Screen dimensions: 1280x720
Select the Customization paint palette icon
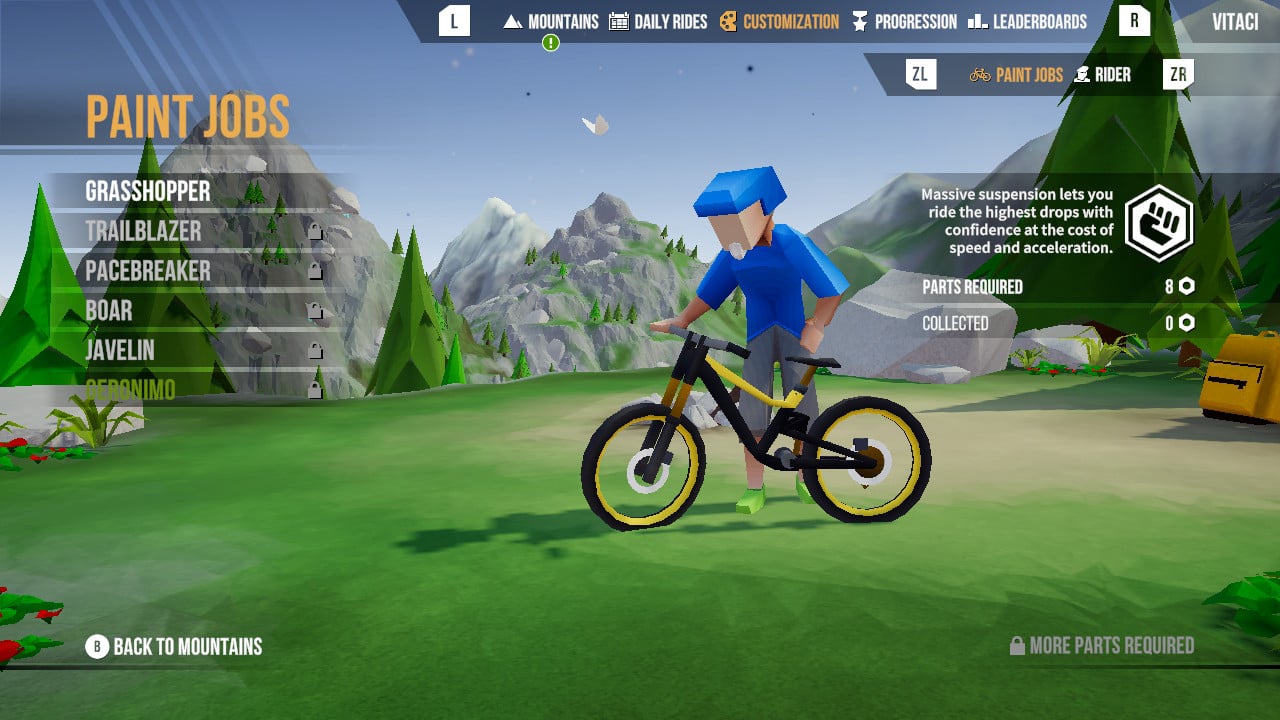(x=730, y=21)
